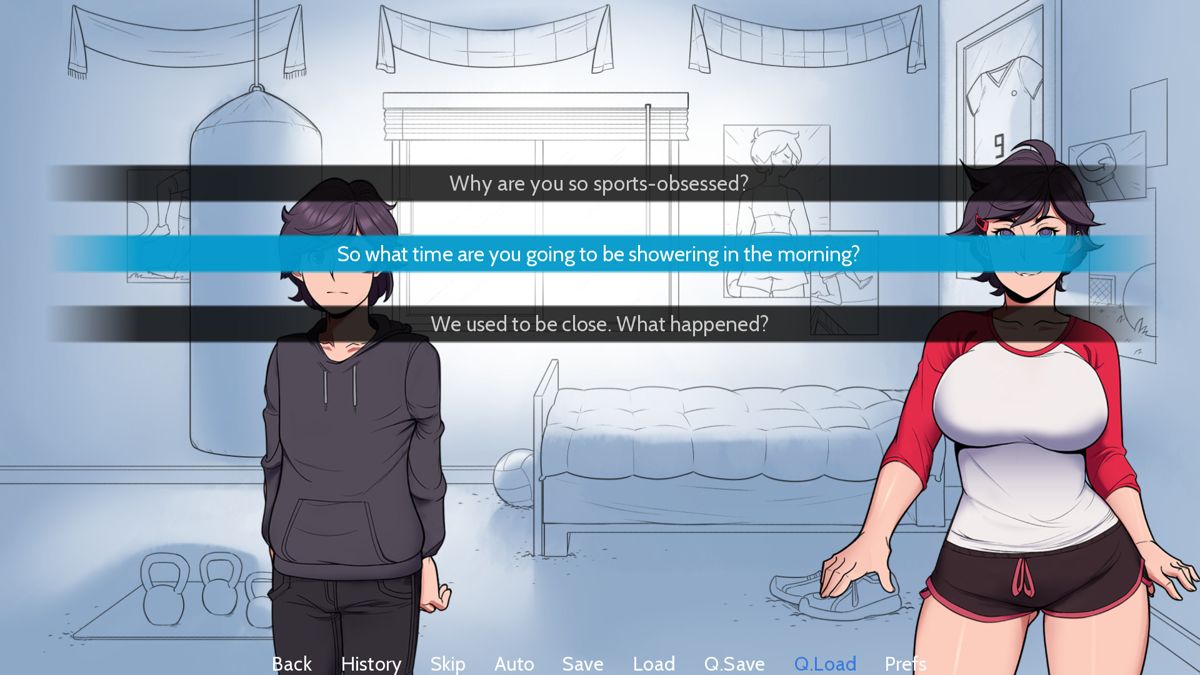Open the dialogue History log
The height and width of the screenshot is (675, 1200).
pos(371,664)
